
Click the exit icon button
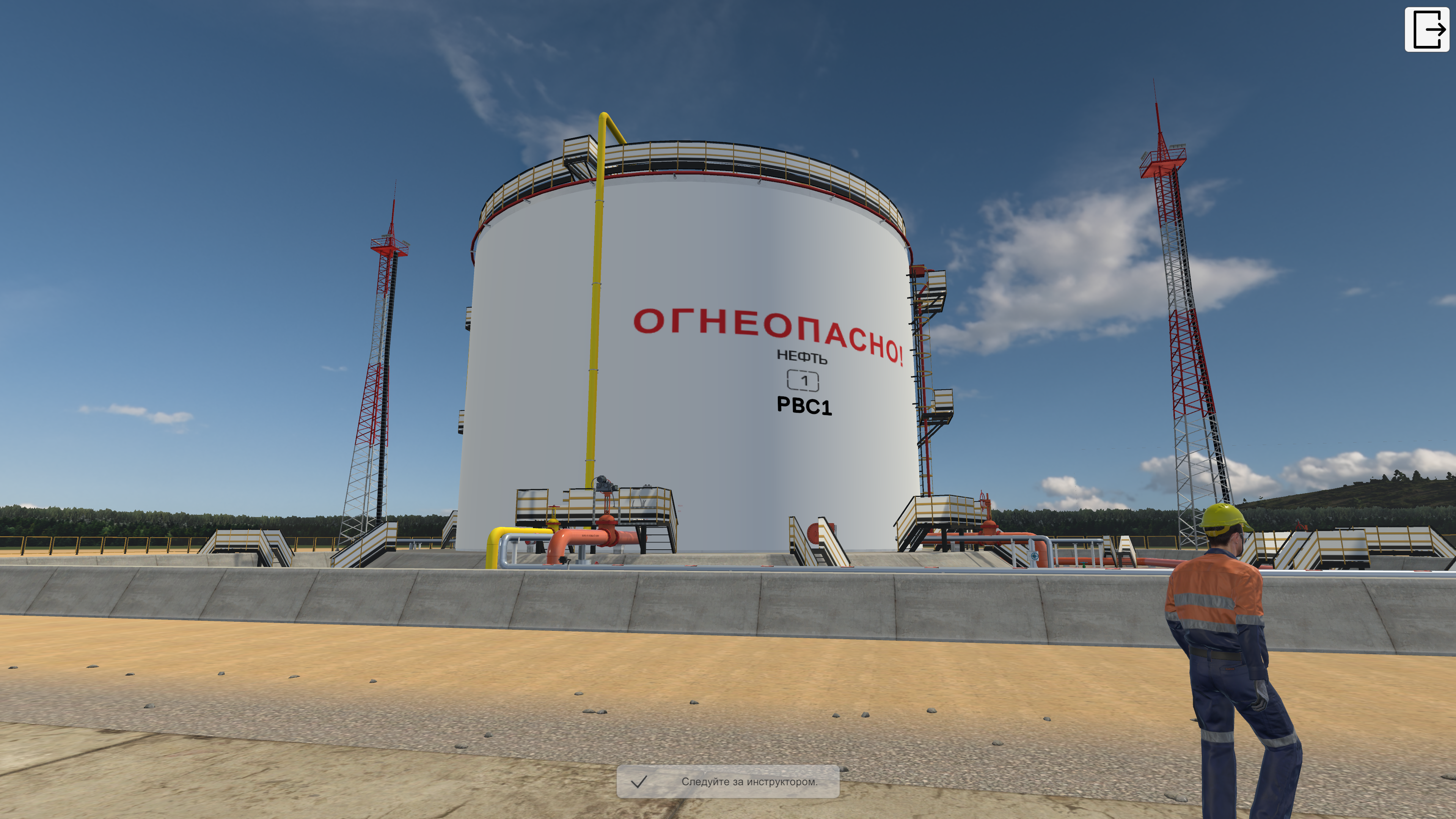(x=1427, y=29)
